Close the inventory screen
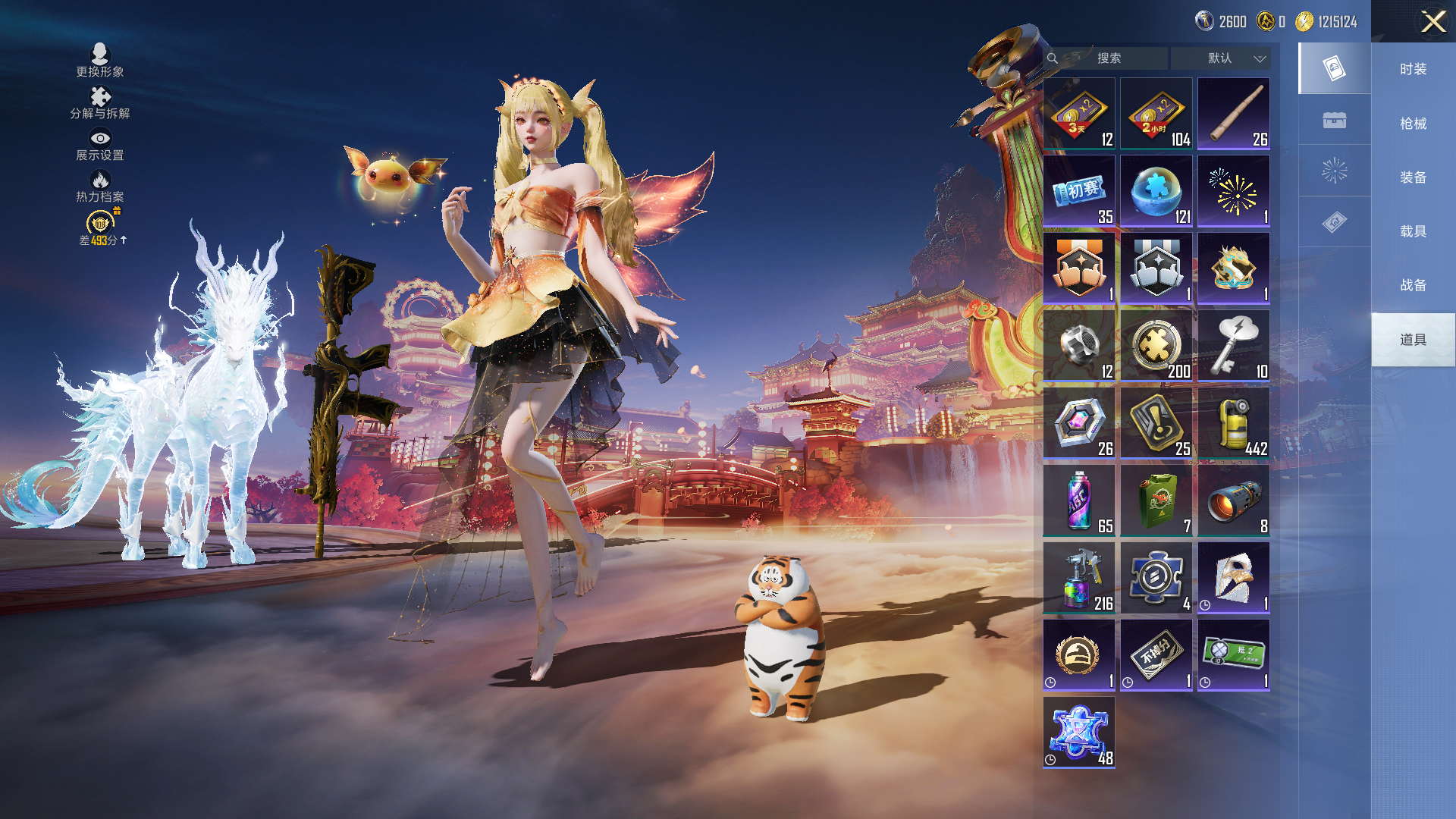 (x=1432, y=21)
